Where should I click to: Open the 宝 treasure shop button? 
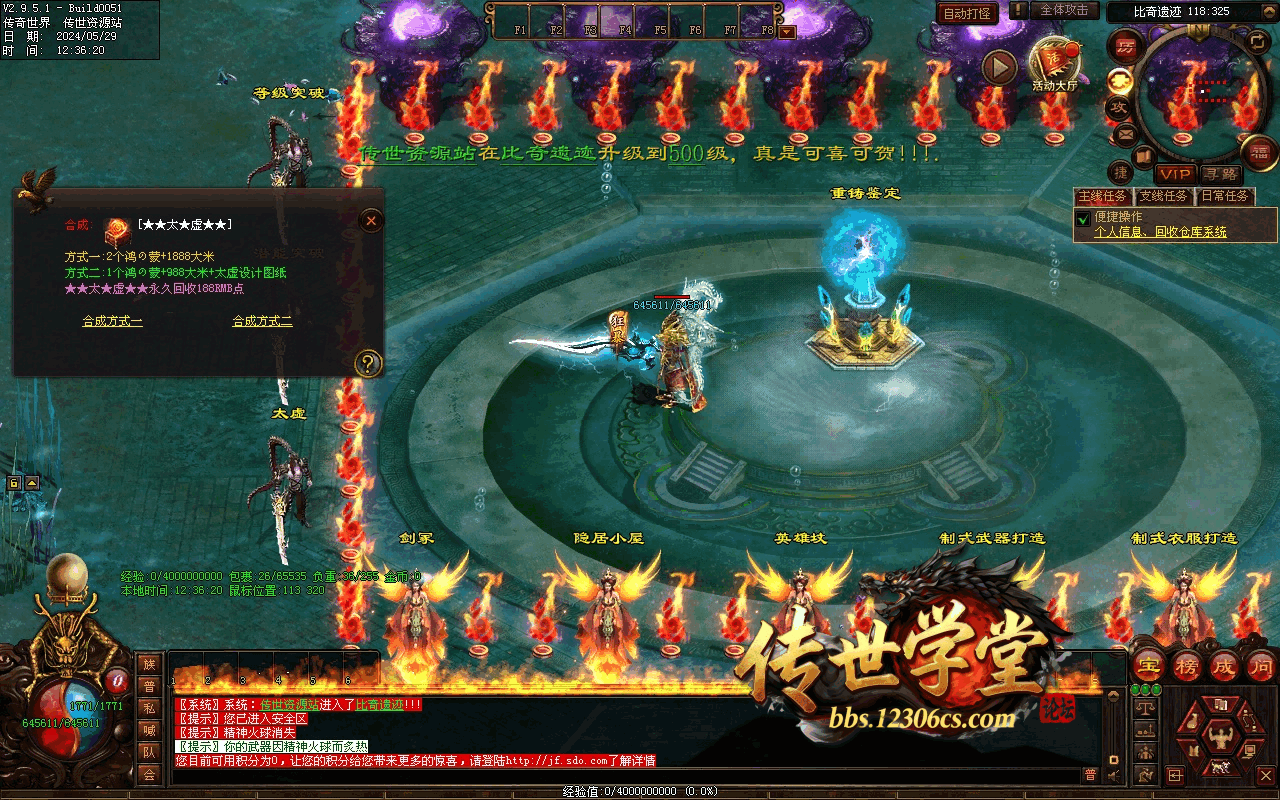1151,665
